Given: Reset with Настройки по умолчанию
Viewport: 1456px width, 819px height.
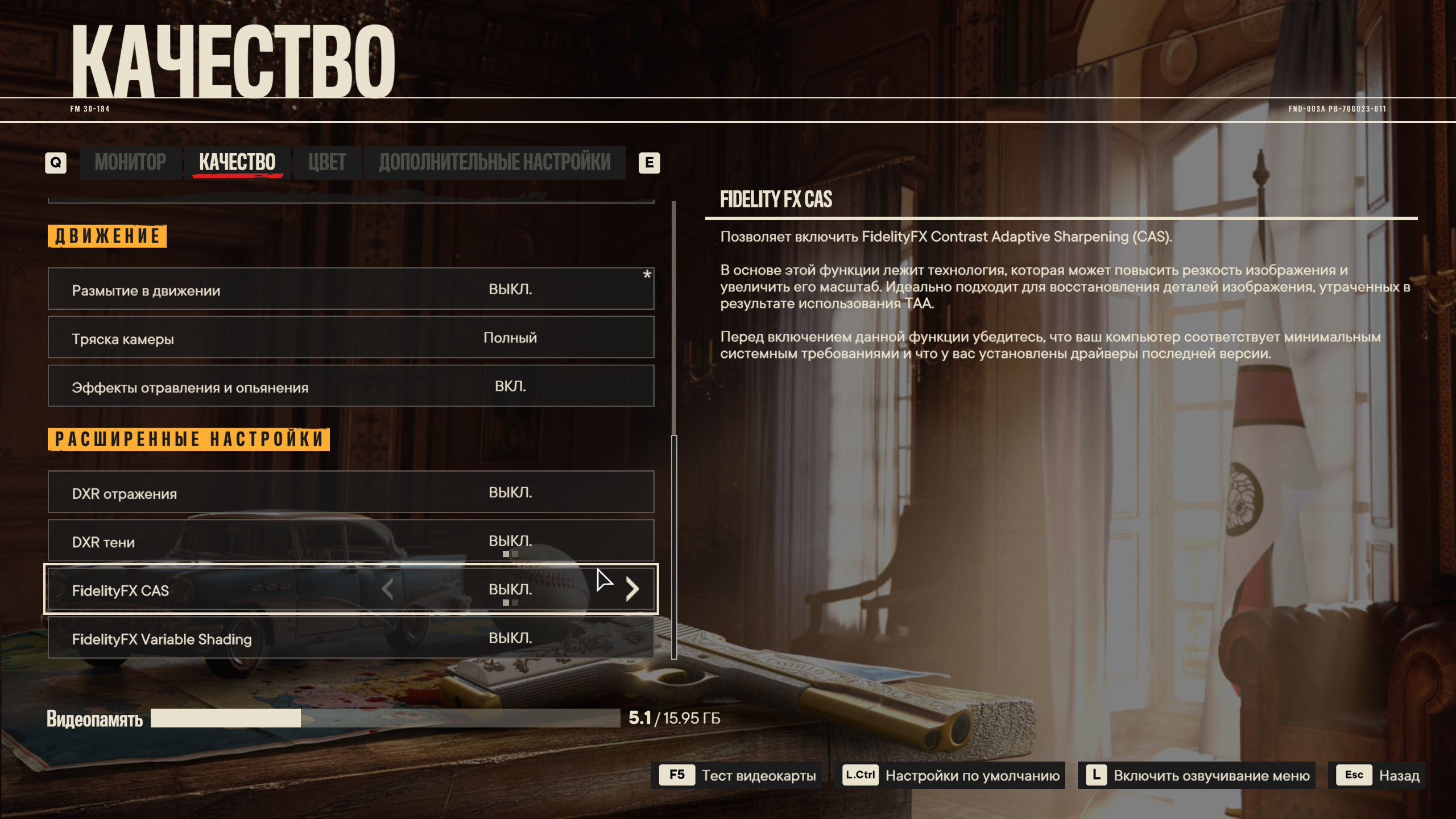Looking at the screenshot, I should click(x=952, y=775).
